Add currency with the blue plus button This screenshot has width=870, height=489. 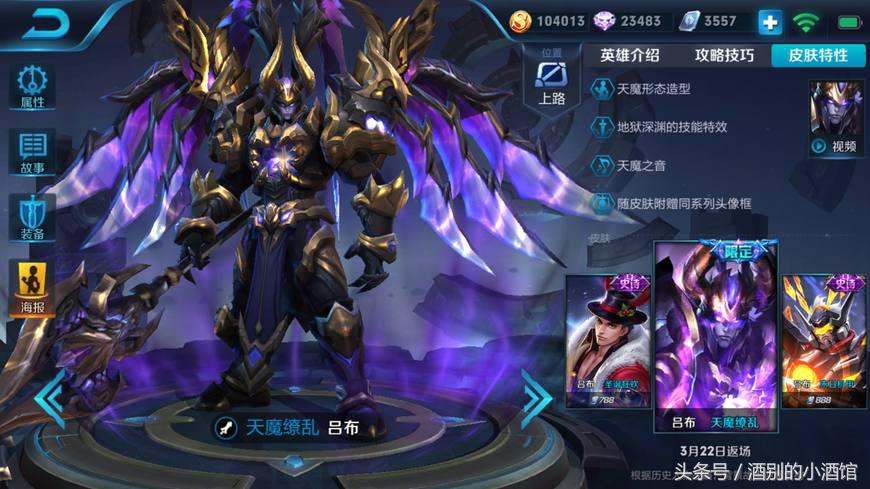pyautogui.click(x=770, y=21)
